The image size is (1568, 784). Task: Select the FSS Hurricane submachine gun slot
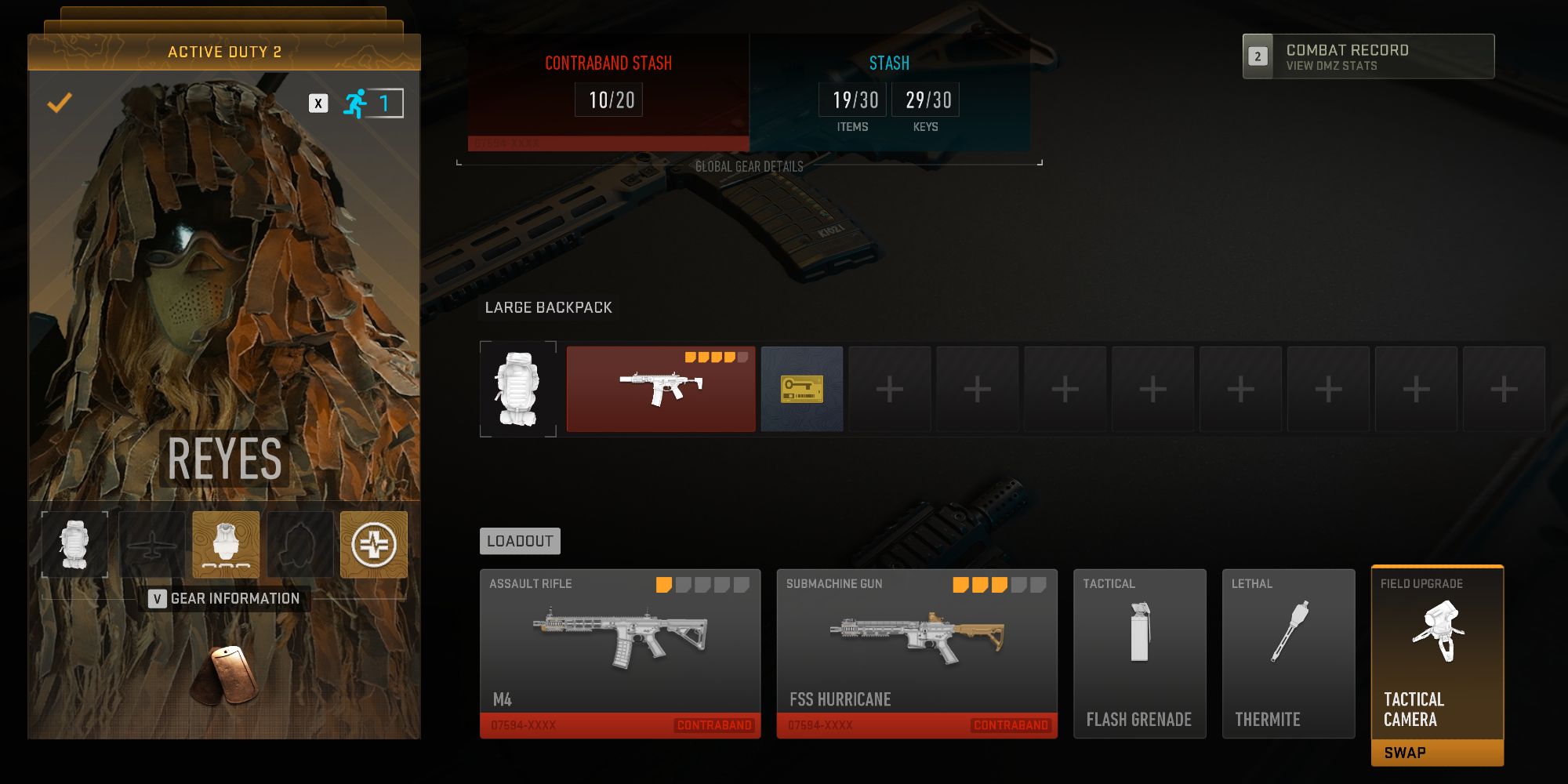point(916,652)
